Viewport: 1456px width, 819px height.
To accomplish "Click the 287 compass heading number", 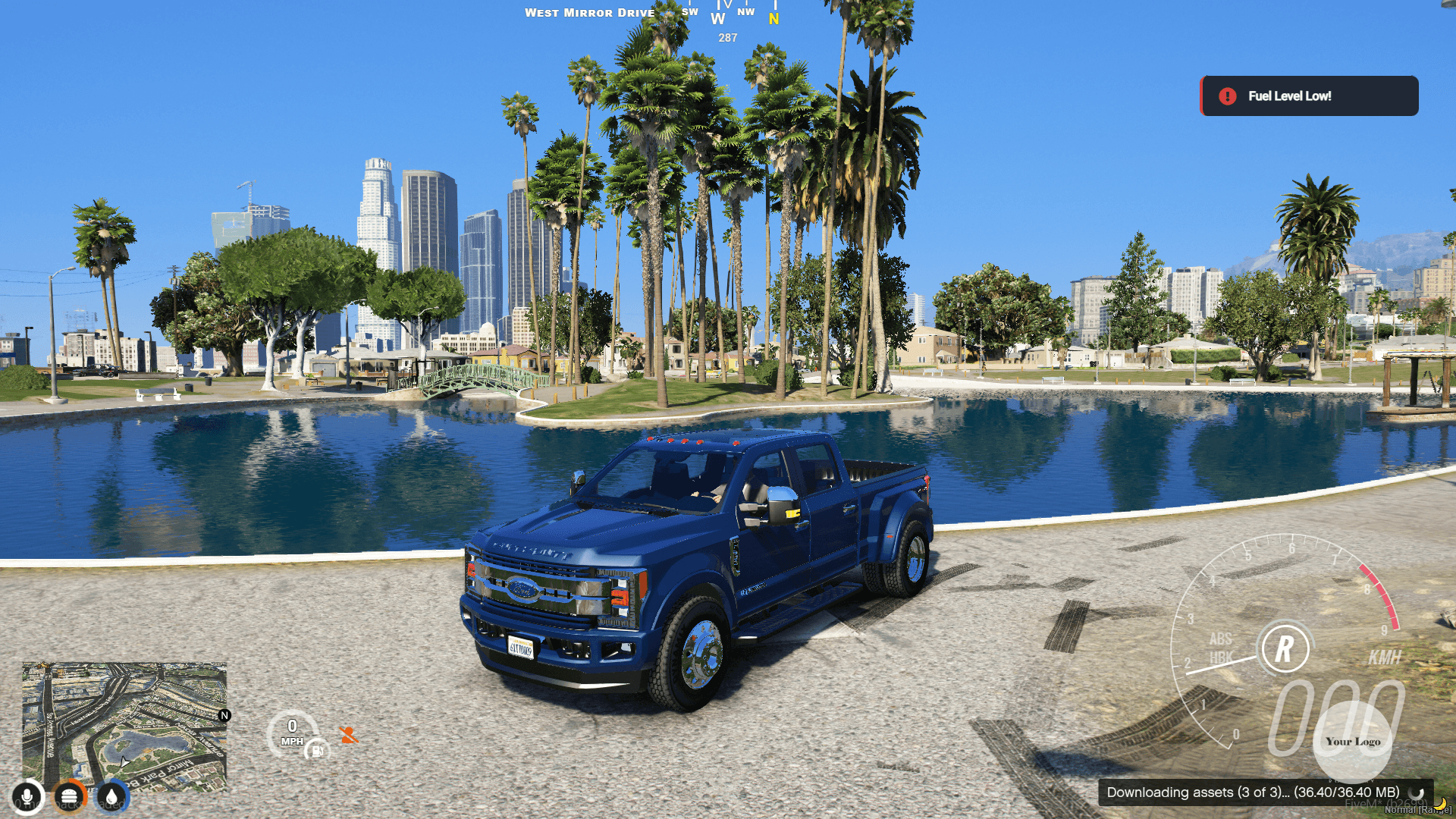I will [x=726, y=36].
